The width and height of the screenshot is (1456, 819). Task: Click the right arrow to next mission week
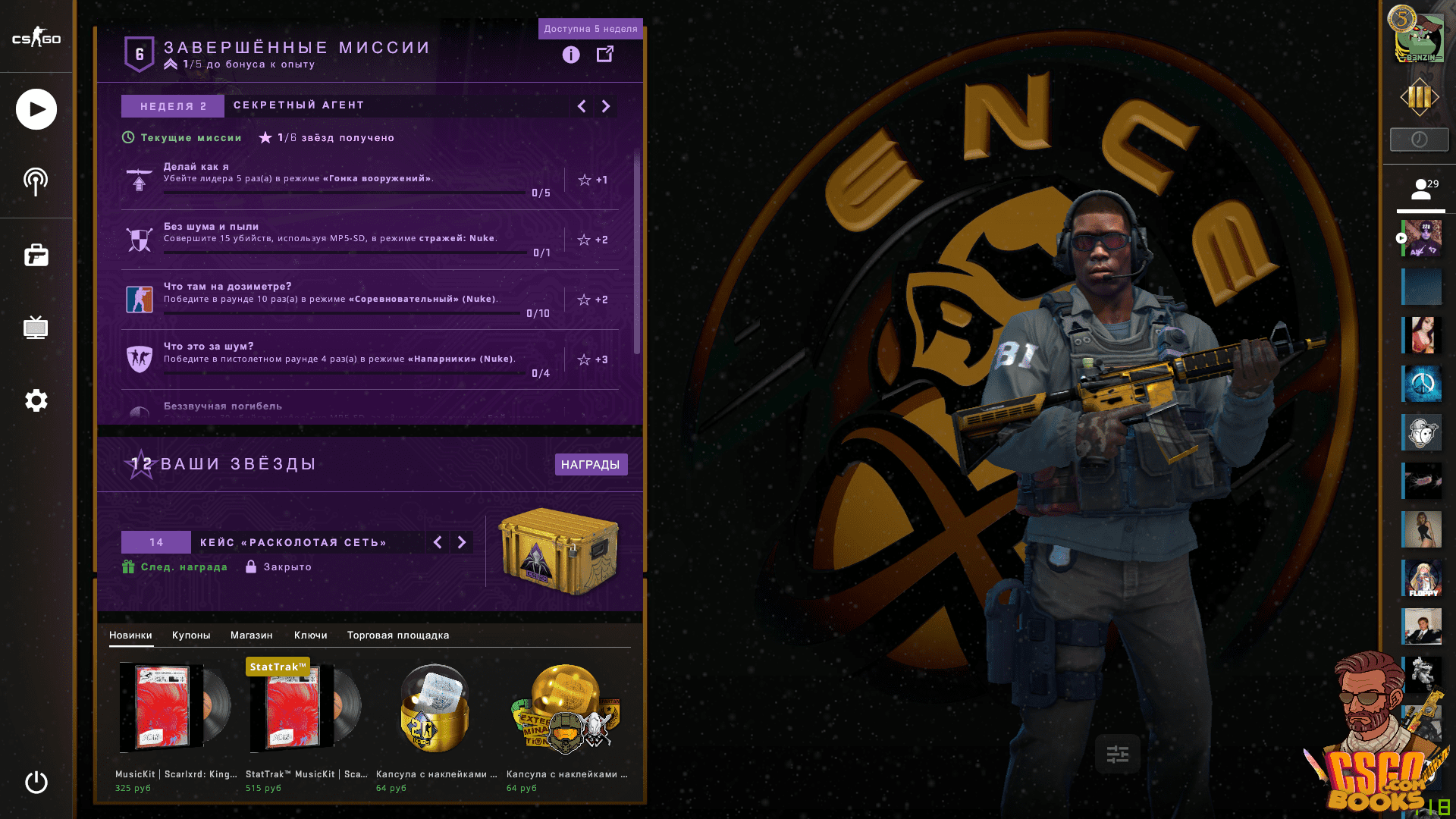pos(605,106)
